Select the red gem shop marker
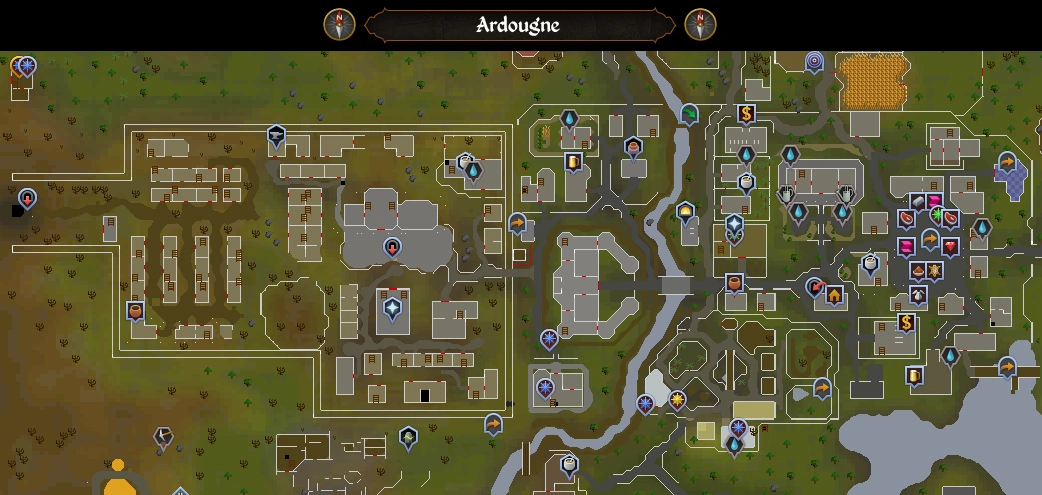This screenshot has width=1042, height=495. pos(949,246)
